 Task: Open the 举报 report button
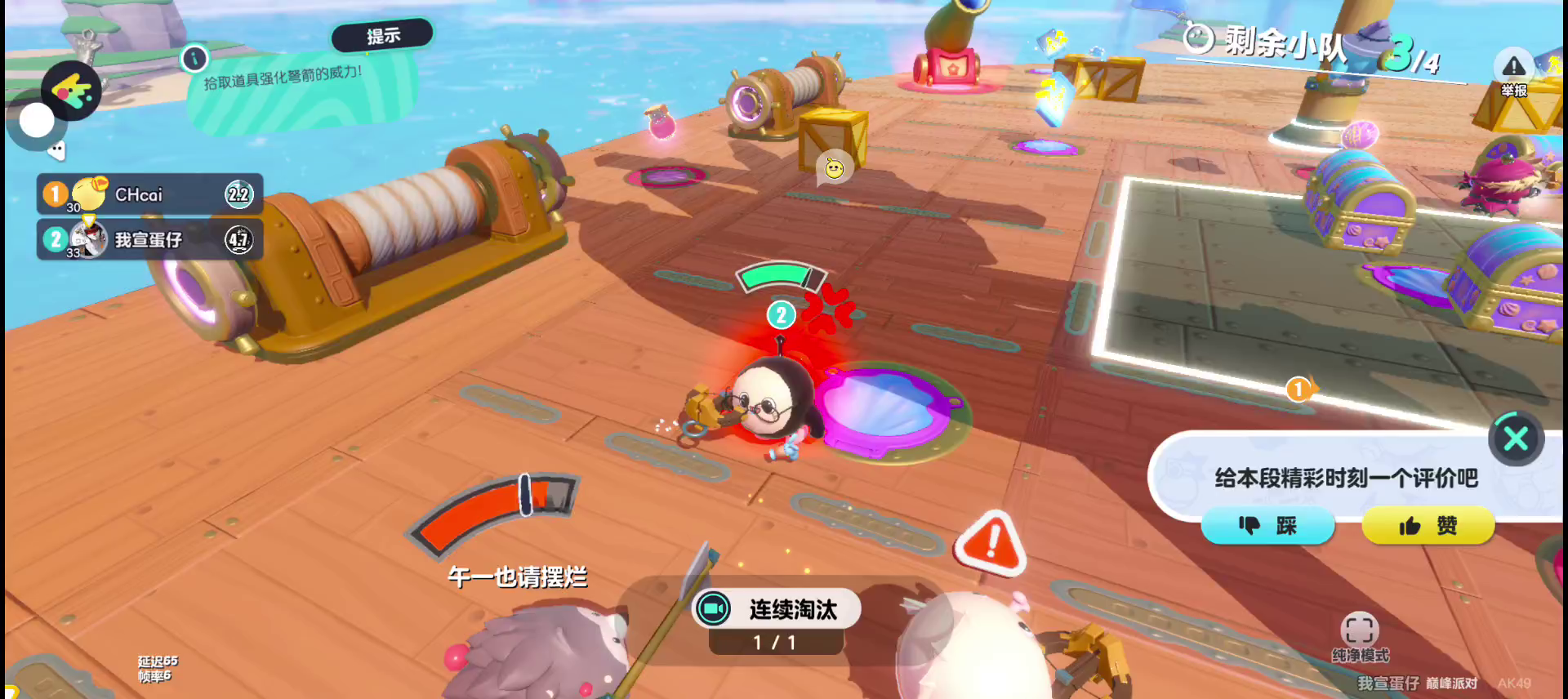pyautogui.click(x=1513, y=73)
